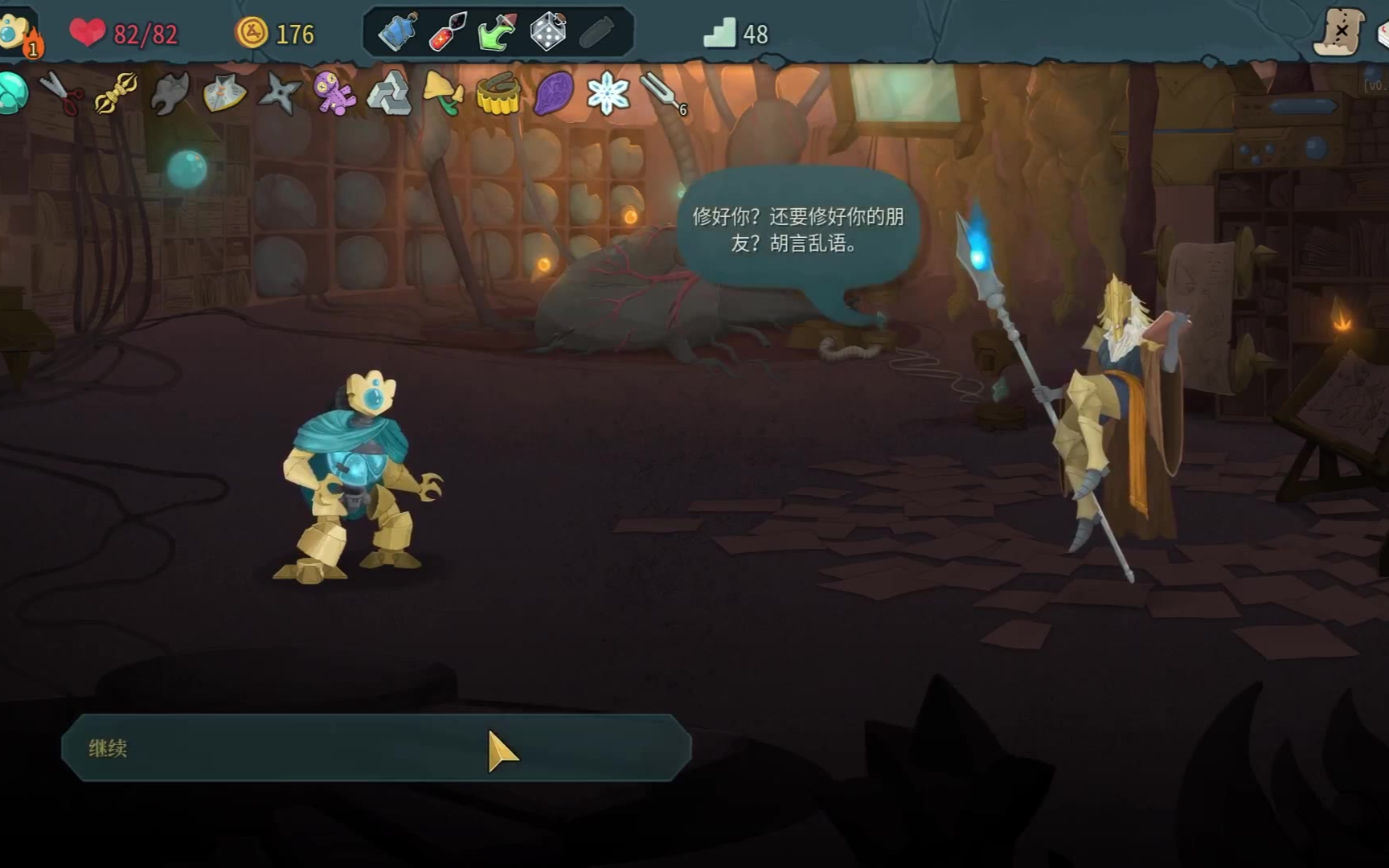This screenshot has height=868, width=1389.
Task: Inspect the yellow mushroom relic
Action: coord(444,93)
